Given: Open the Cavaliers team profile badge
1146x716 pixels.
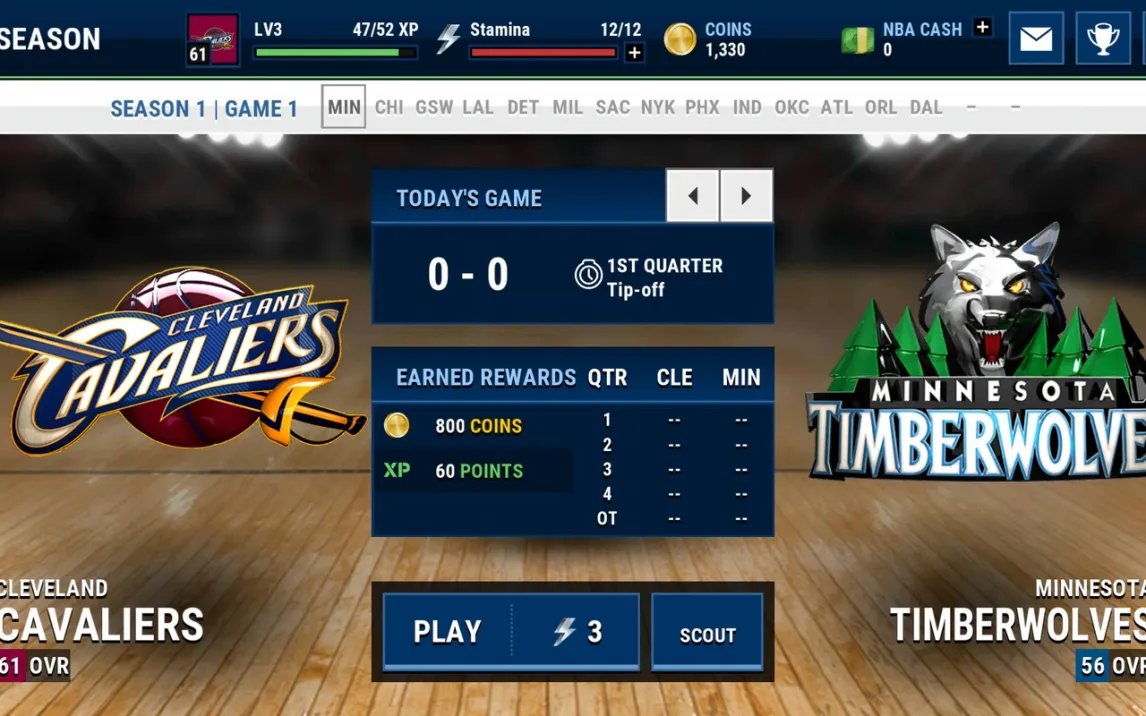Looking at the screenshot, I should (213, 40).
